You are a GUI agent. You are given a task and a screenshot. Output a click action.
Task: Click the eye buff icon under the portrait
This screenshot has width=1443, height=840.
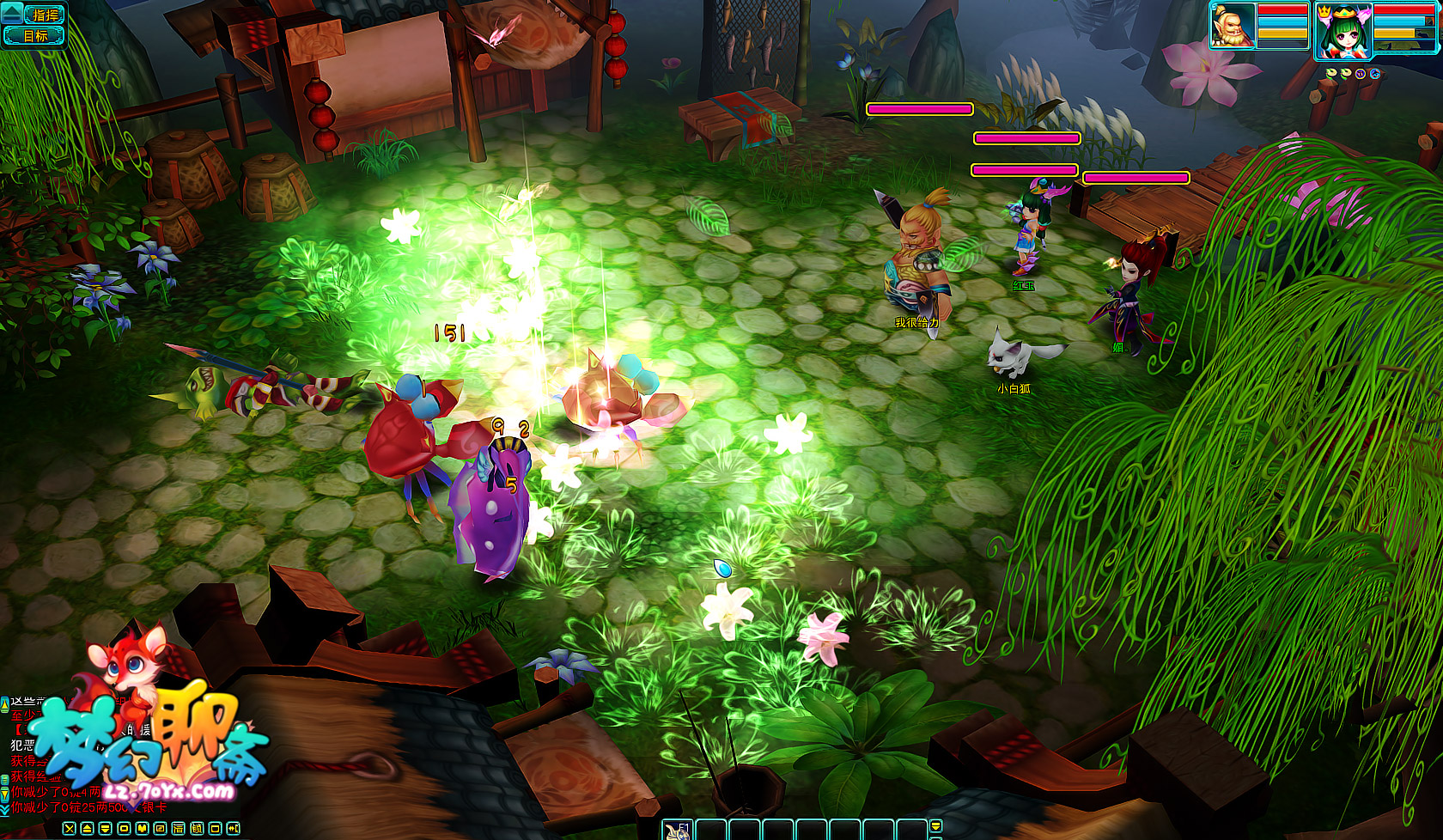1375,74
